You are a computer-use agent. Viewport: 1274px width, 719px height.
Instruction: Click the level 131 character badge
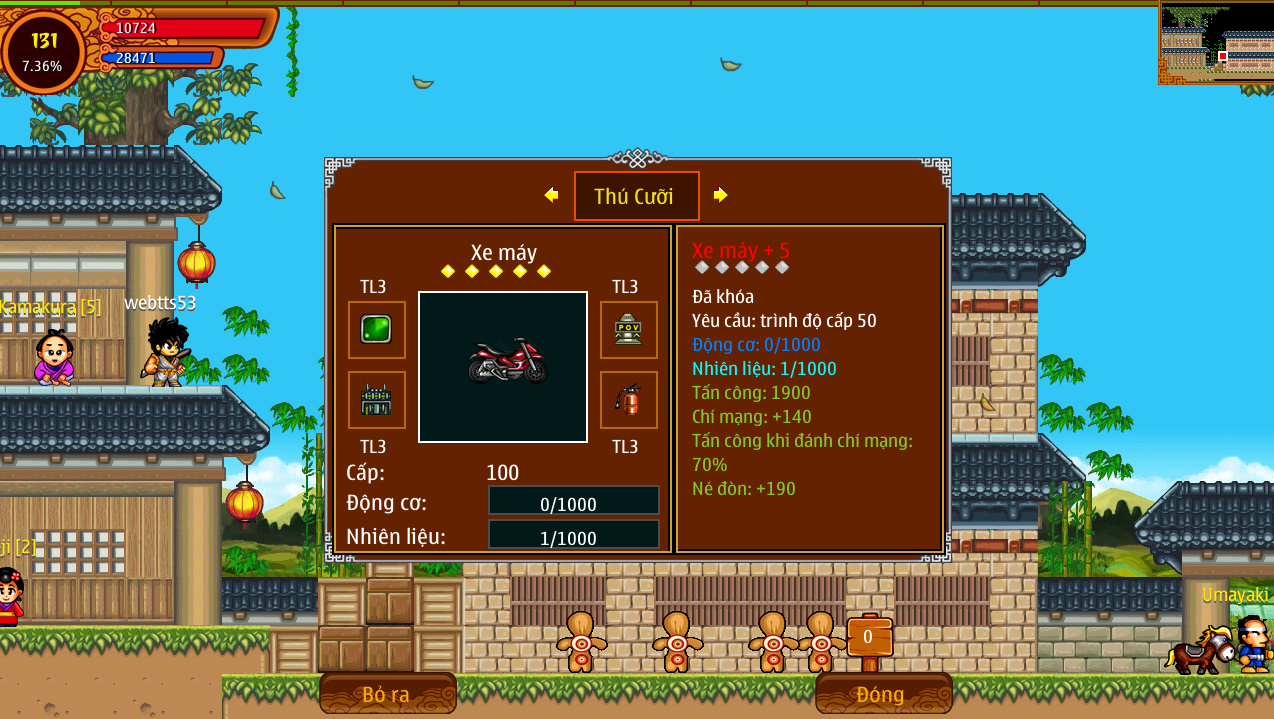coord(43,52)
